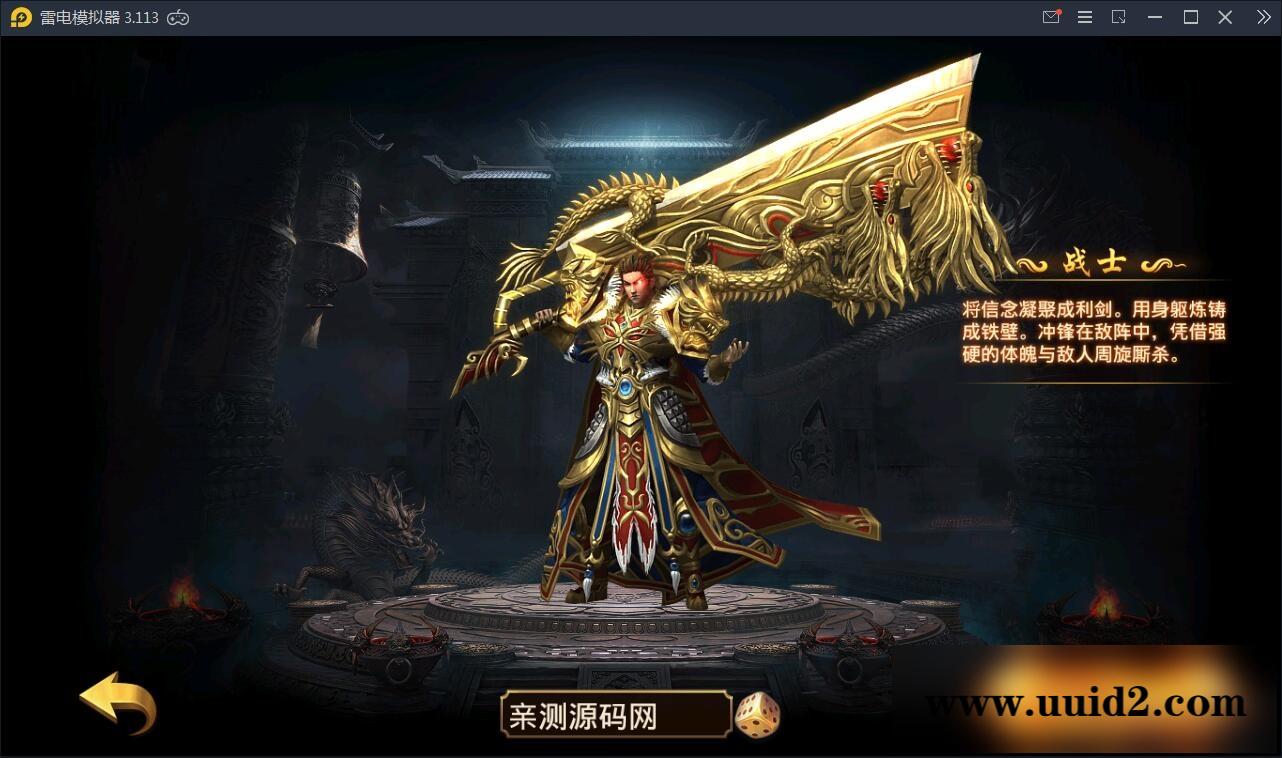Click the LDPlayer logo icon
The width and height of the screenshot is (1282, 758).
(20, 17)
